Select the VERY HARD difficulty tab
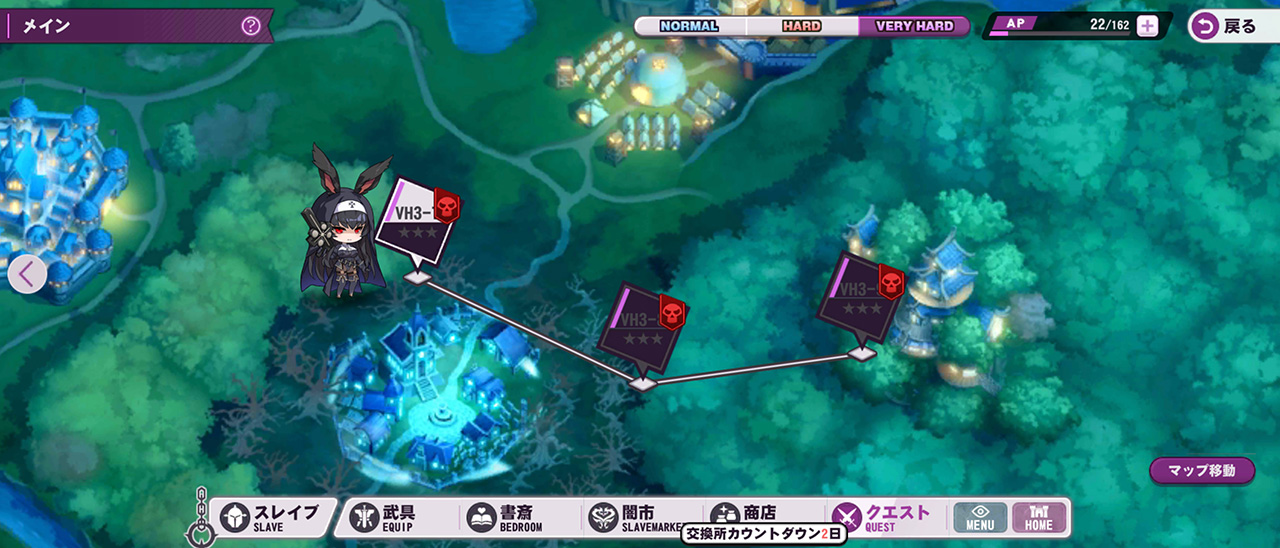 (x=913, y=26)
